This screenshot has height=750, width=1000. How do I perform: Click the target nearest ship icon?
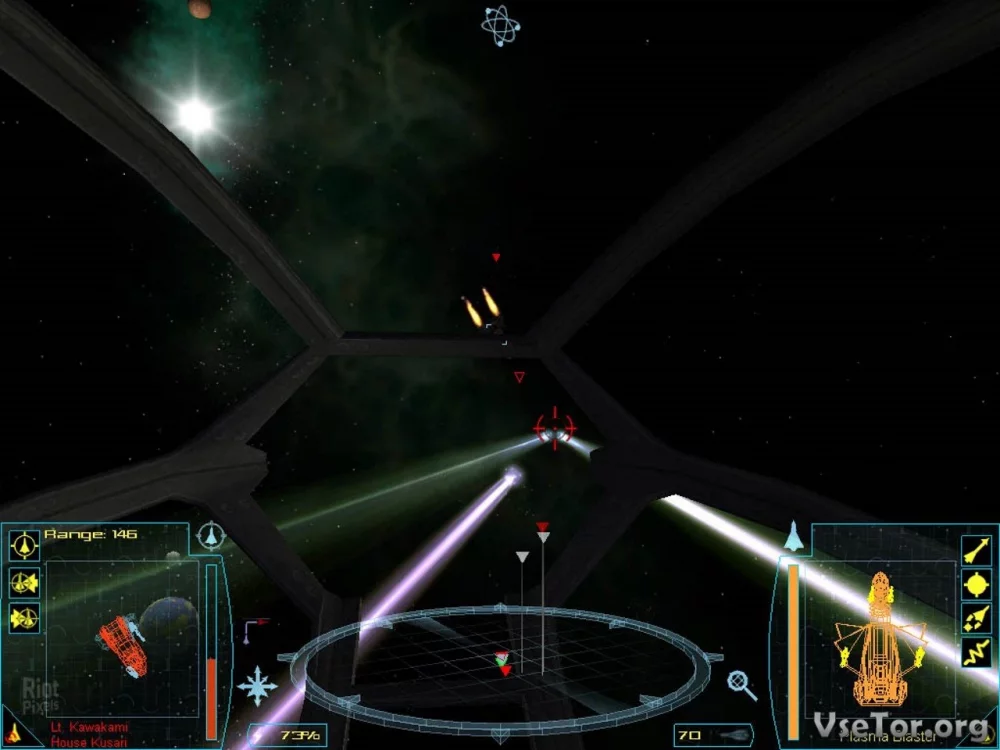pos(23,546)
